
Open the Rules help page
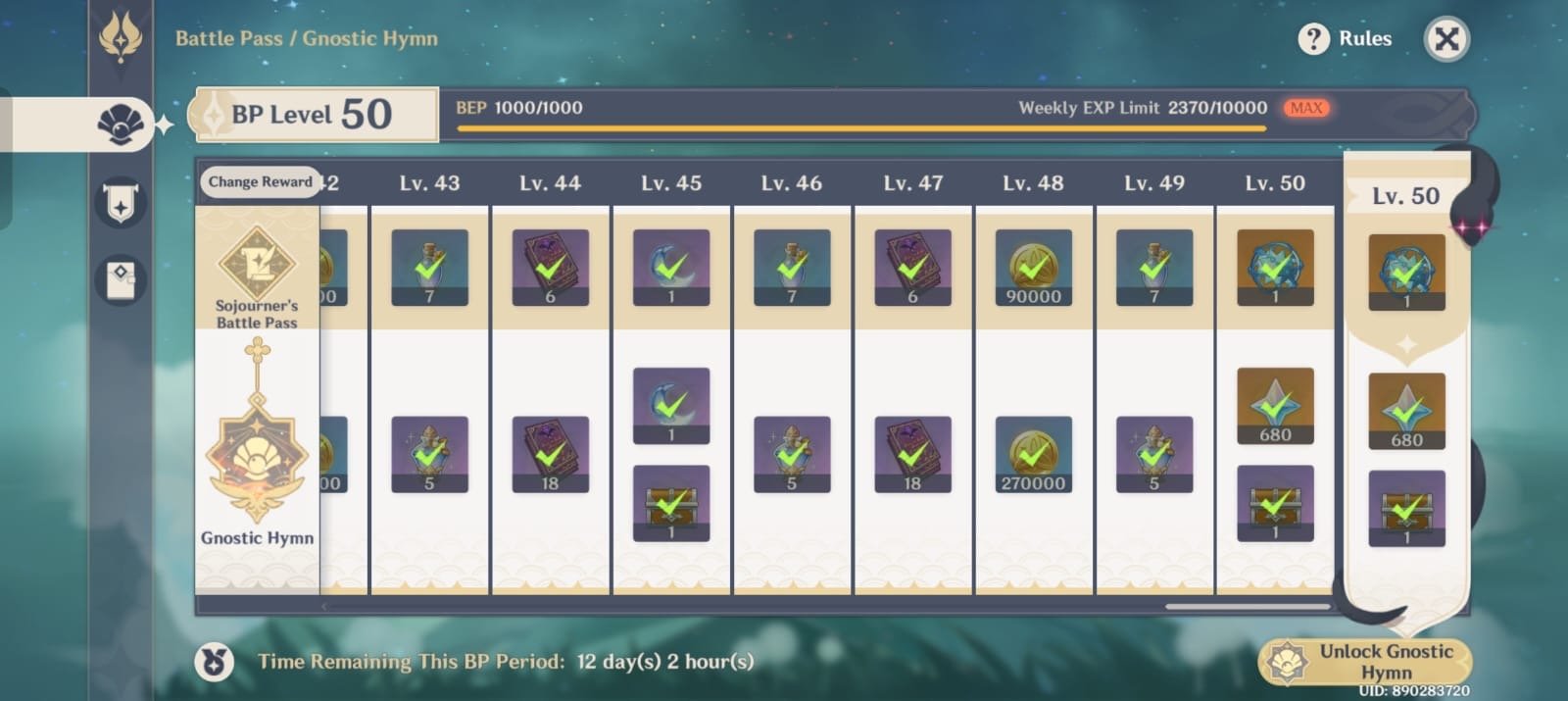pos(1346,39)
